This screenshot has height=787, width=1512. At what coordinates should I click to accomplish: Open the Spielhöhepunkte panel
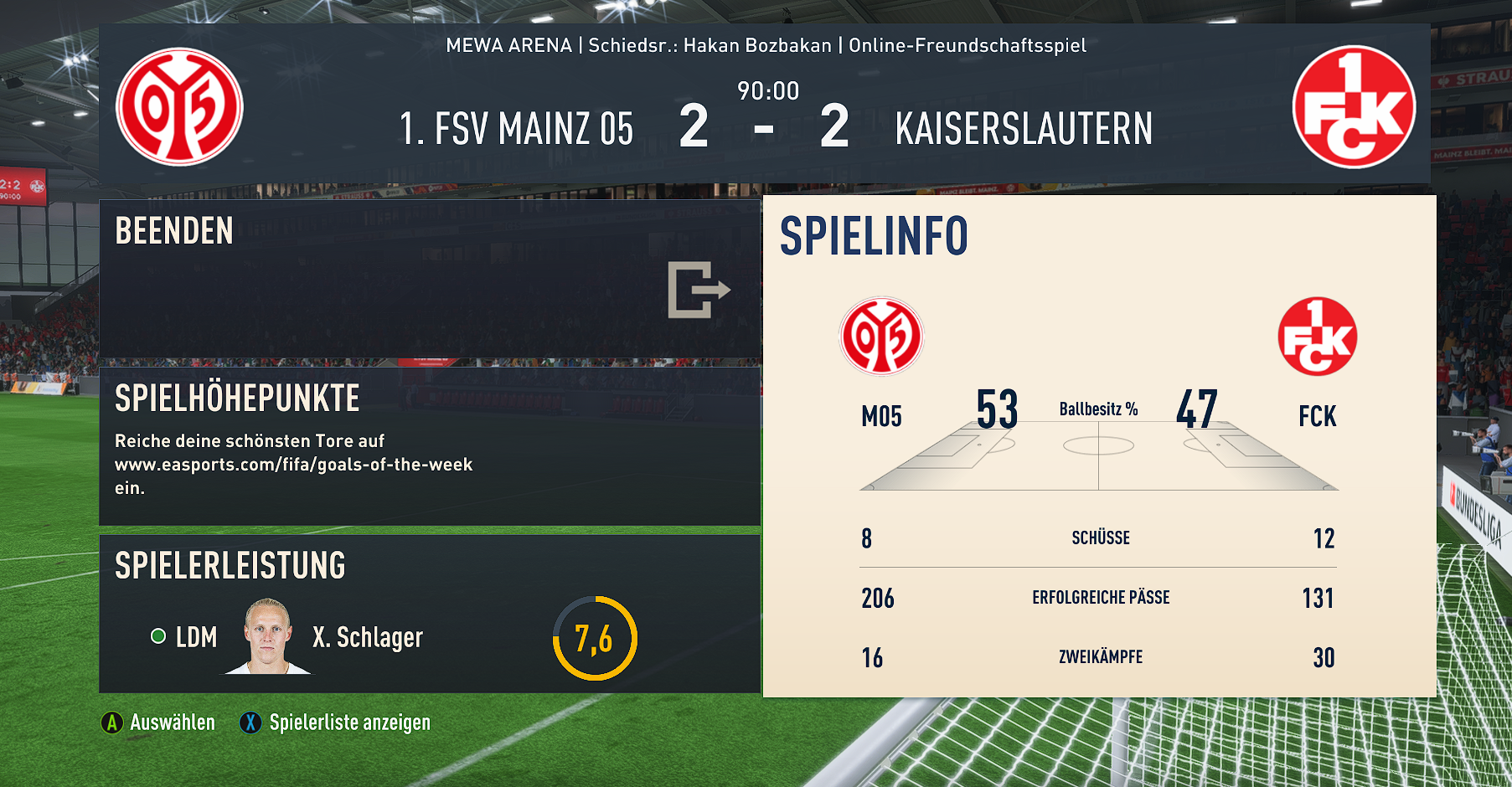tap(429, 445)
